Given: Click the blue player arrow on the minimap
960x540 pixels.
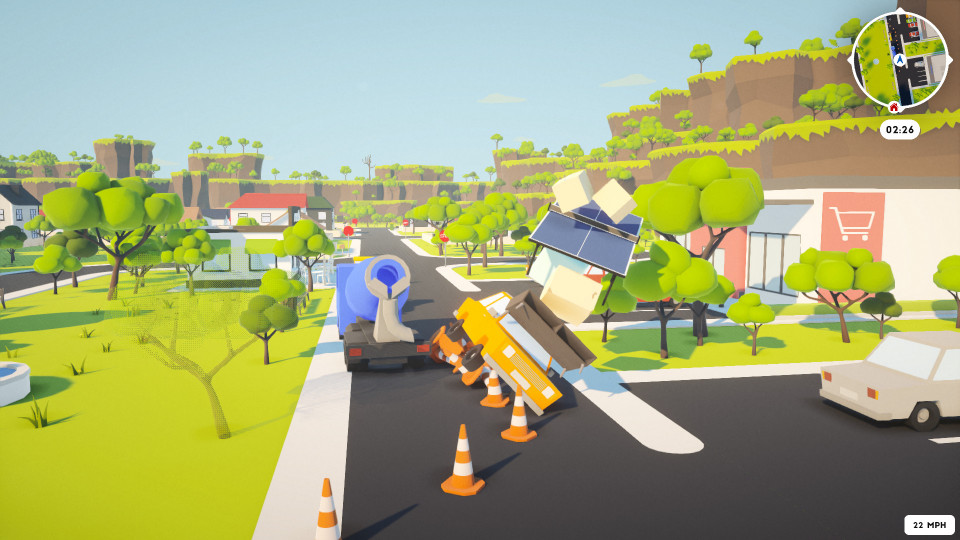Looking at the screenshot, I should 899,60.
